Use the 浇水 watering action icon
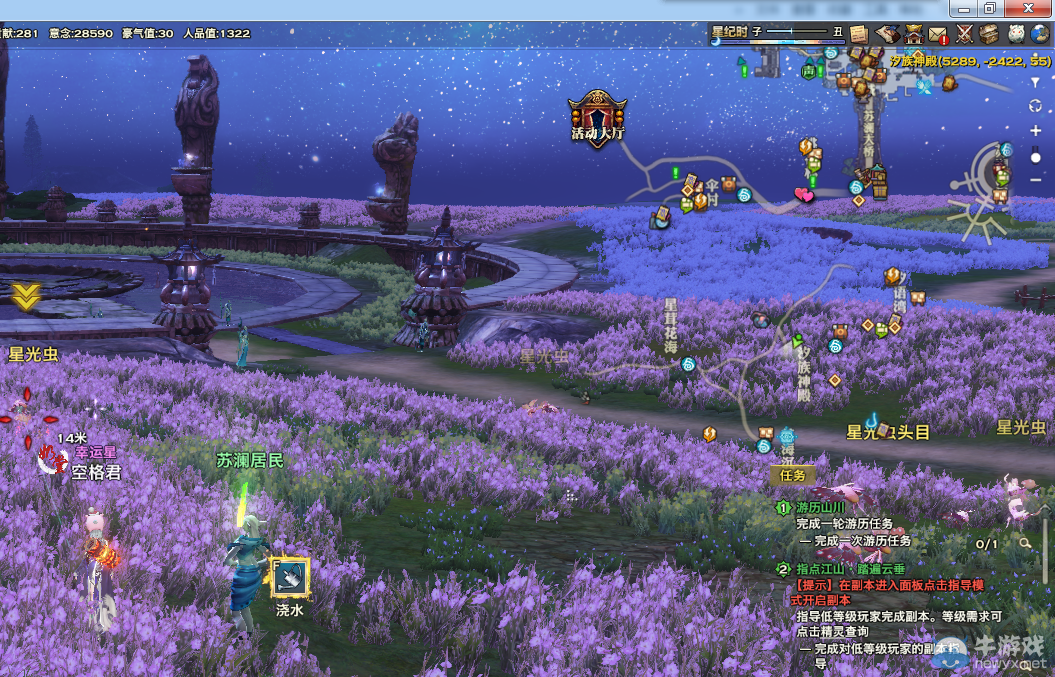The image size is (1055, 677). tap(290, 577)
